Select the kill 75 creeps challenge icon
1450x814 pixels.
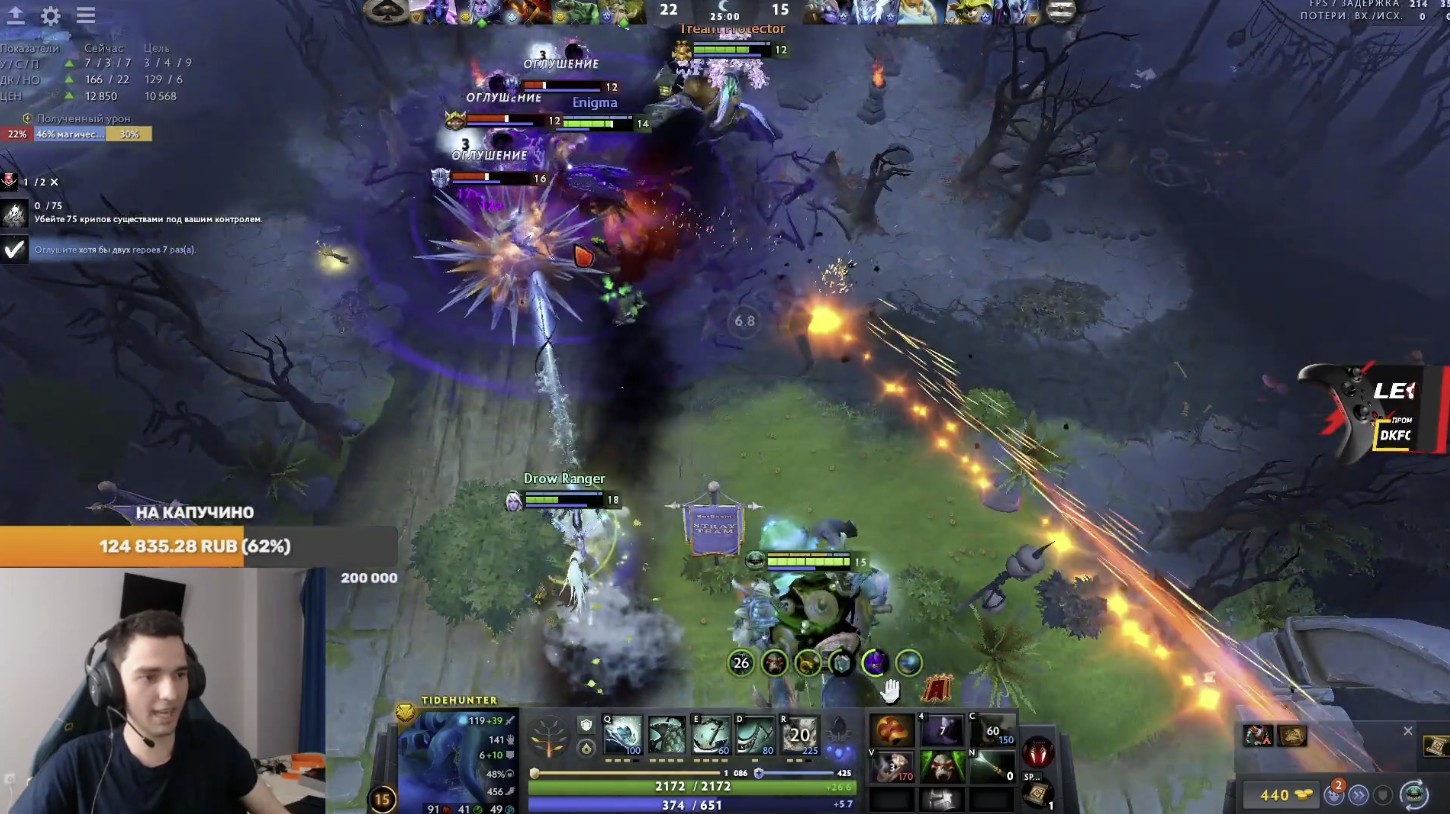point(14,213)
